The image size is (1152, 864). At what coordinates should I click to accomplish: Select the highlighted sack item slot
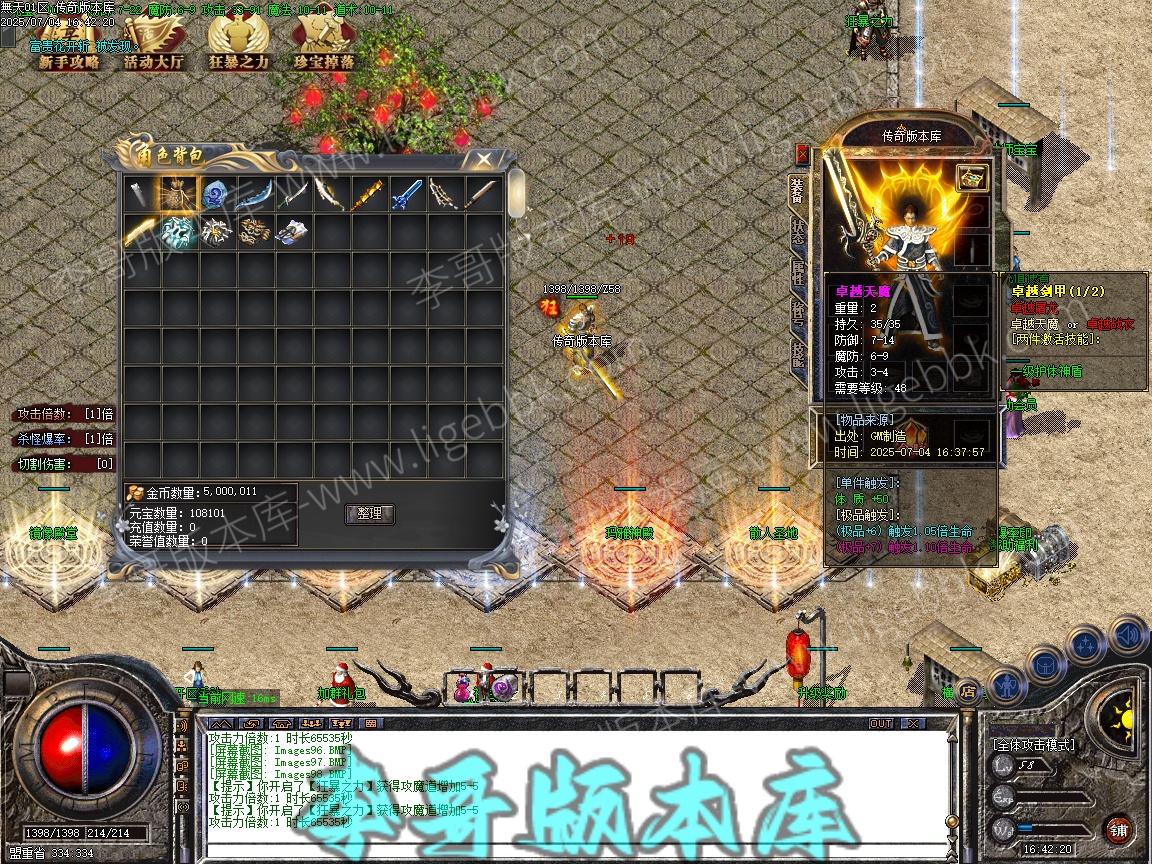(x=179, y=194)
